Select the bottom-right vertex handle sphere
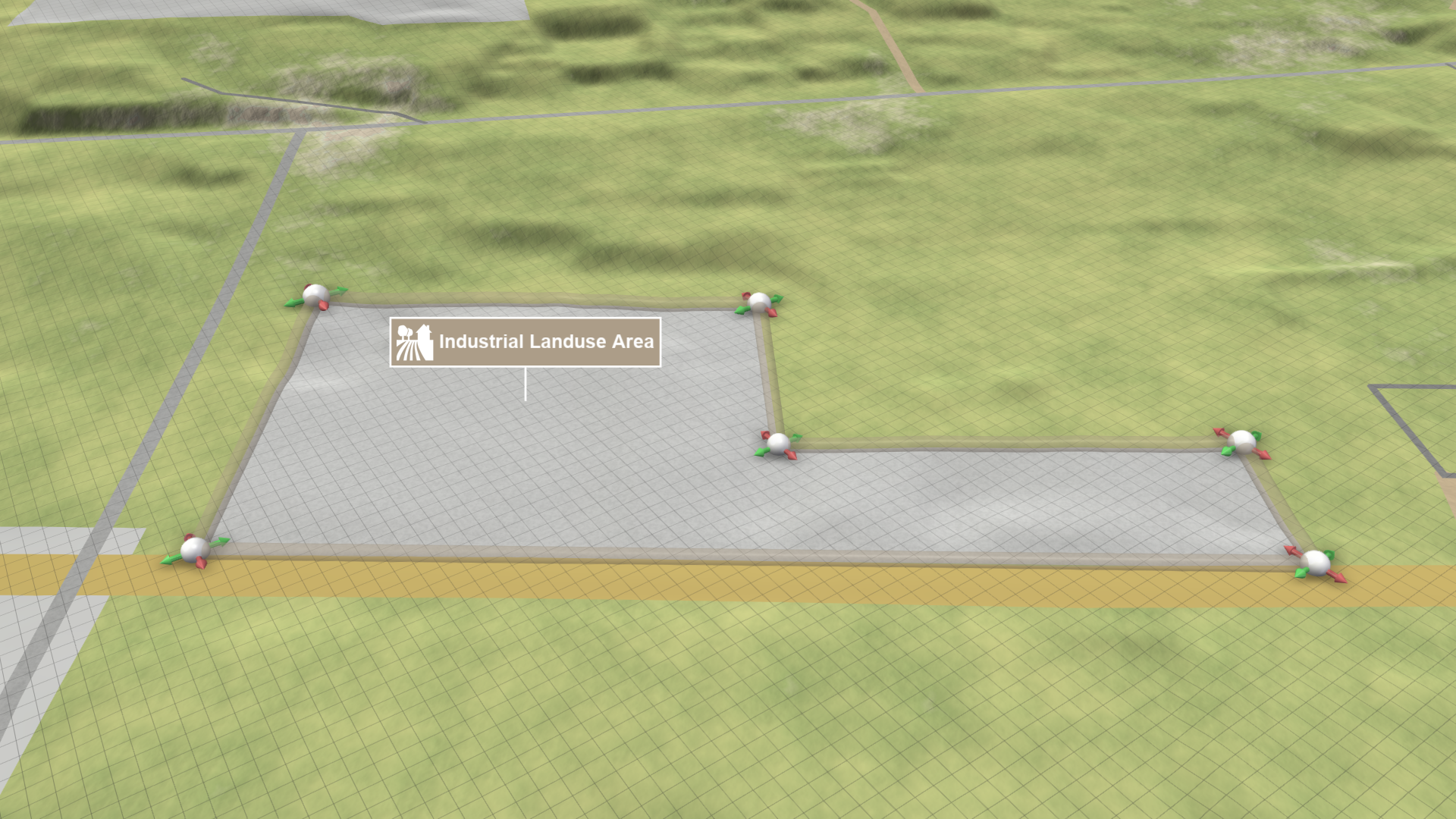 coord(1316,562)
